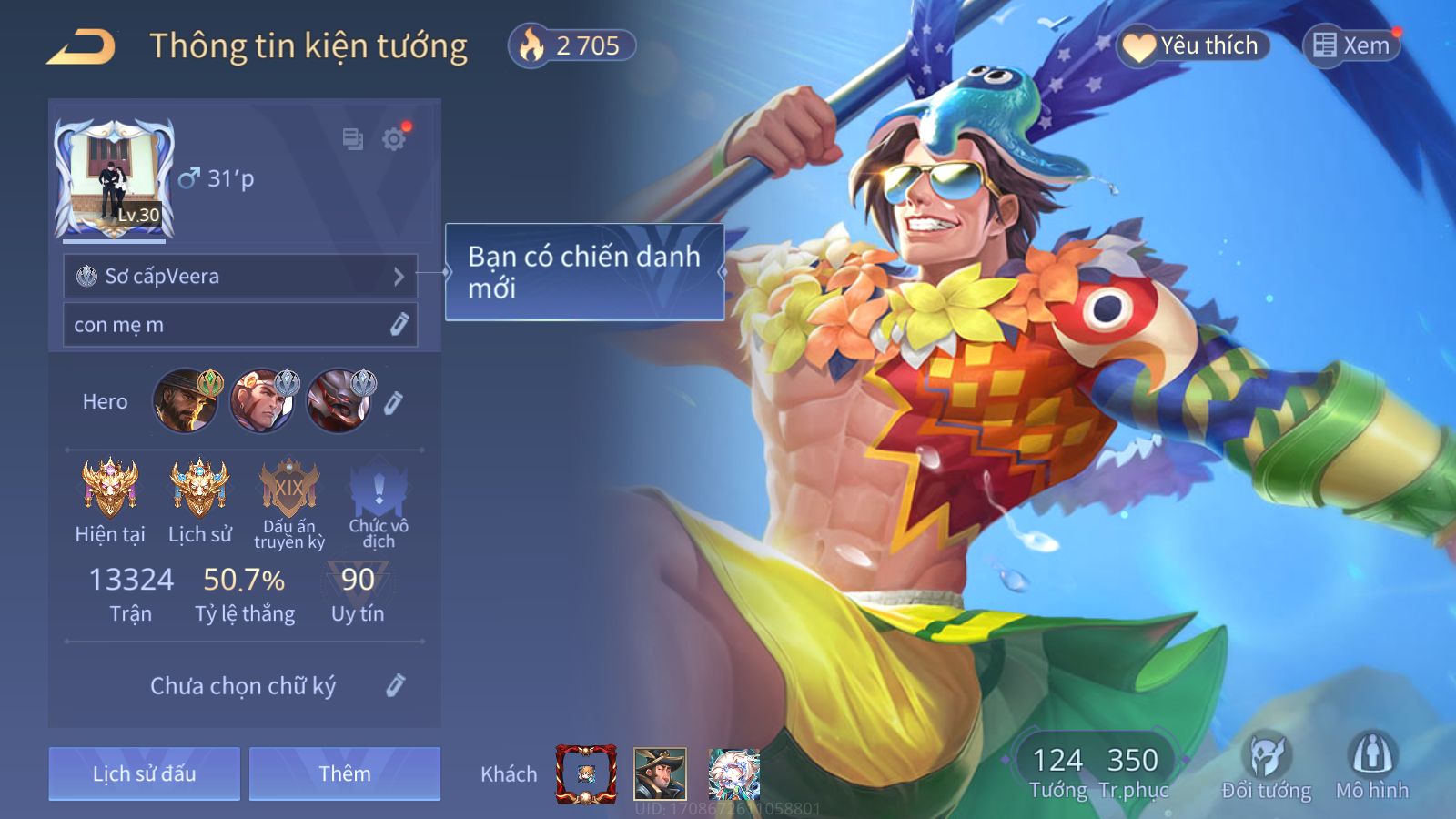
Task: Click the player avatar portrait
Action: click(115, 179)
